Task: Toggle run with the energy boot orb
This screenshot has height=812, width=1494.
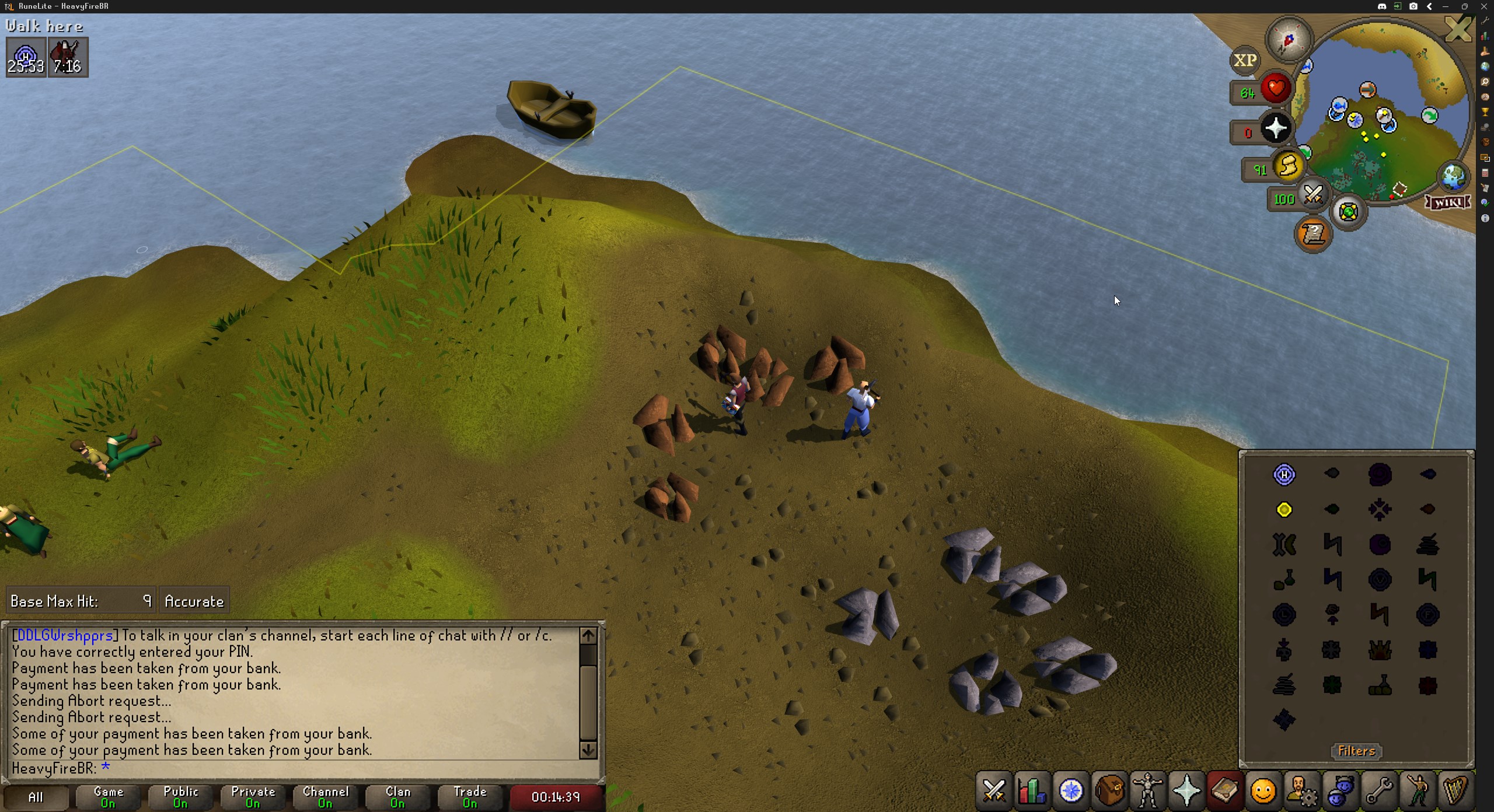Action: click(1289, 167)
